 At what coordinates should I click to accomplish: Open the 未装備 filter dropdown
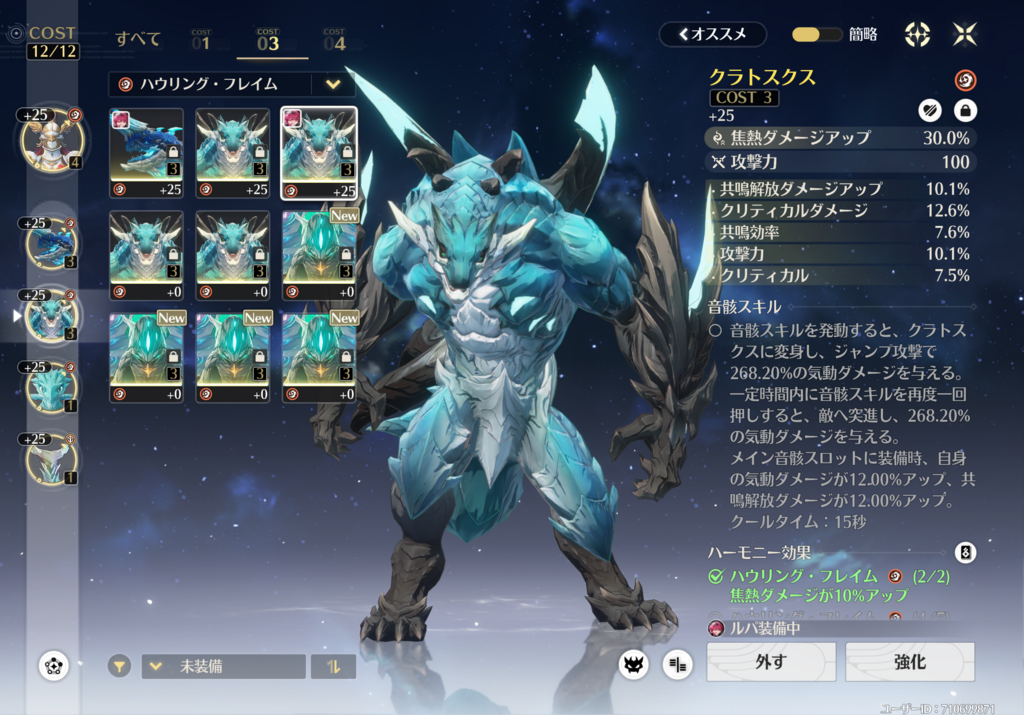[x=223, y=666]
